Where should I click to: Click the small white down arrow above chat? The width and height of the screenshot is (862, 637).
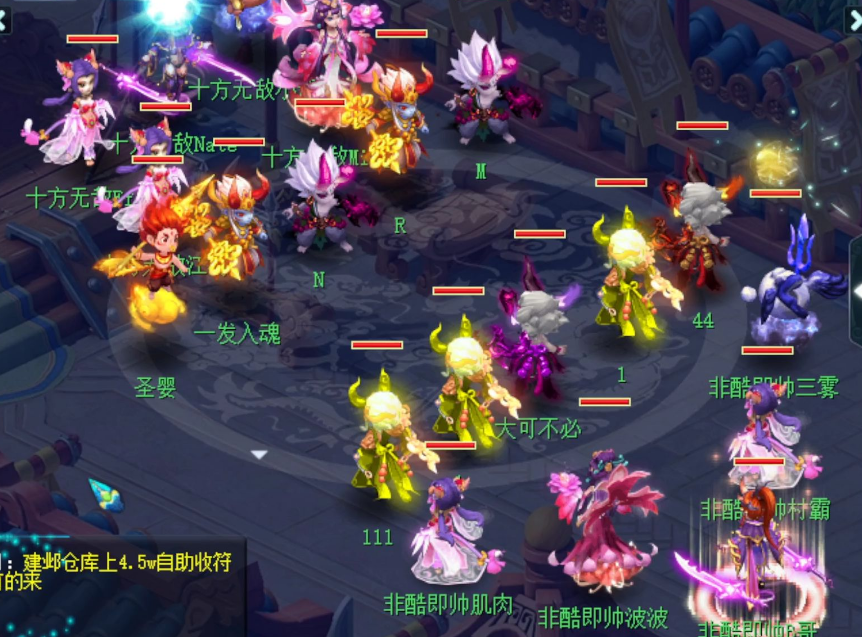259,455
